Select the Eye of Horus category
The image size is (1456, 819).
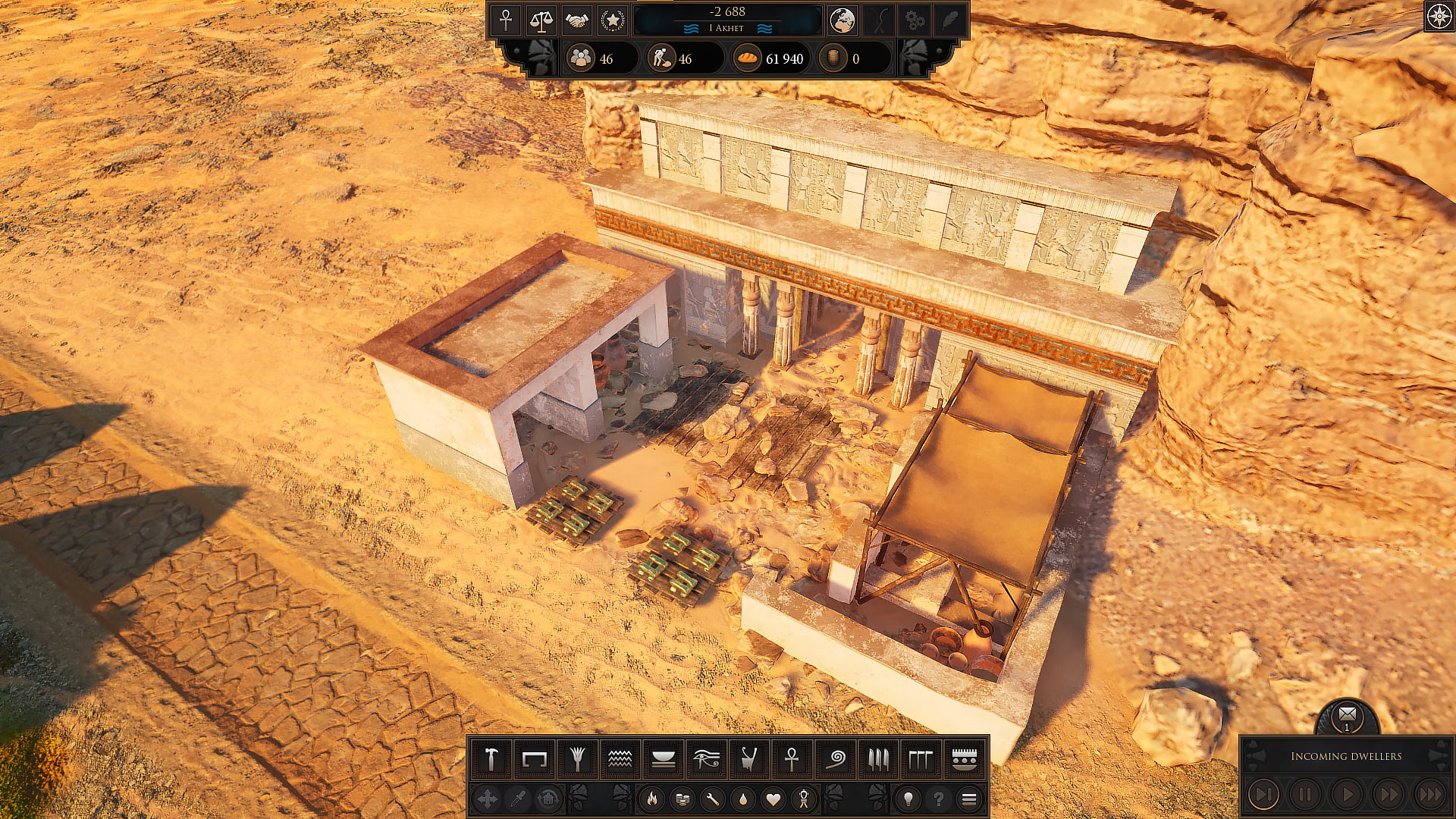pyautogui.click(x=706, y=758)
